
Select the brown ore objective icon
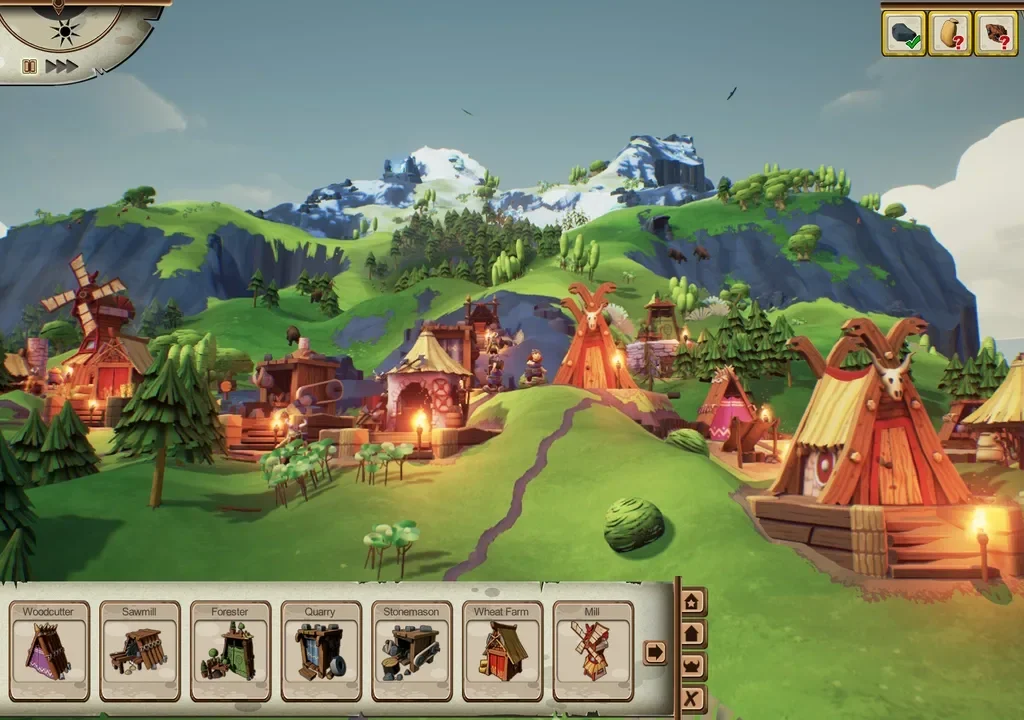(x=995, y=35)
